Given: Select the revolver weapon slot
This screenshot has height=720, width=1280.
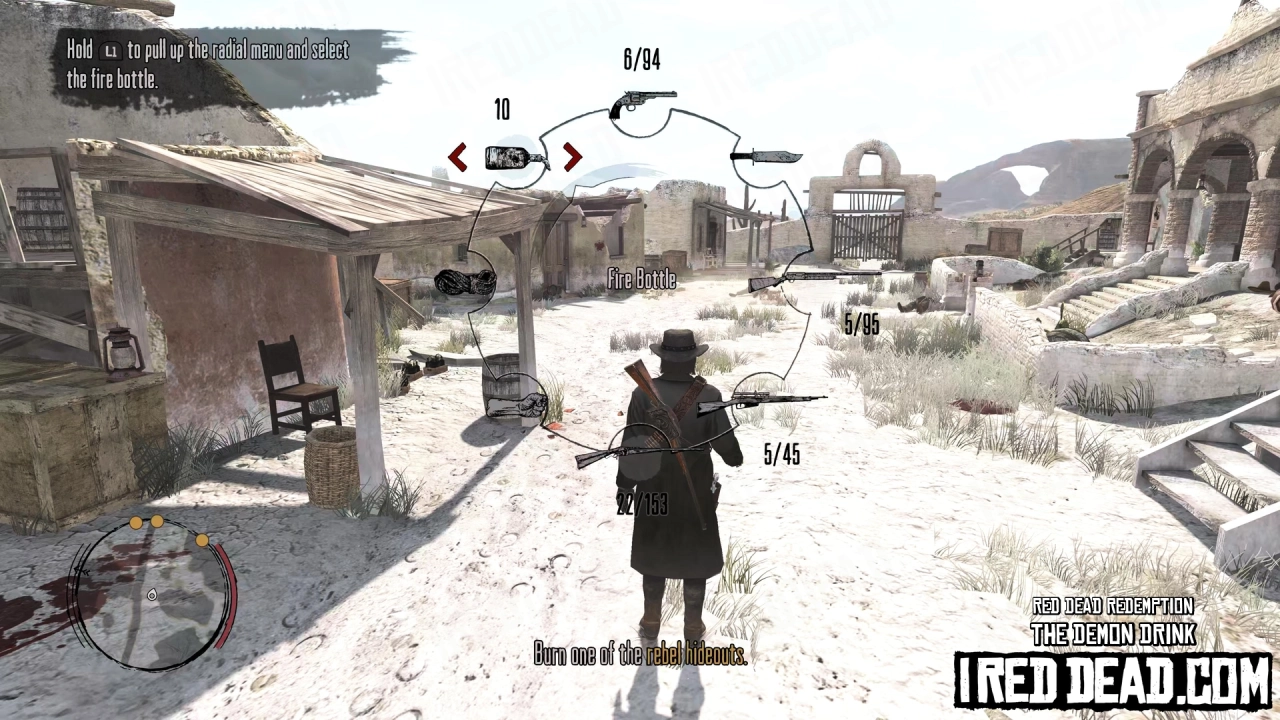Looking at the screenshot, I should pyautogui.click(x=640, y=100).
